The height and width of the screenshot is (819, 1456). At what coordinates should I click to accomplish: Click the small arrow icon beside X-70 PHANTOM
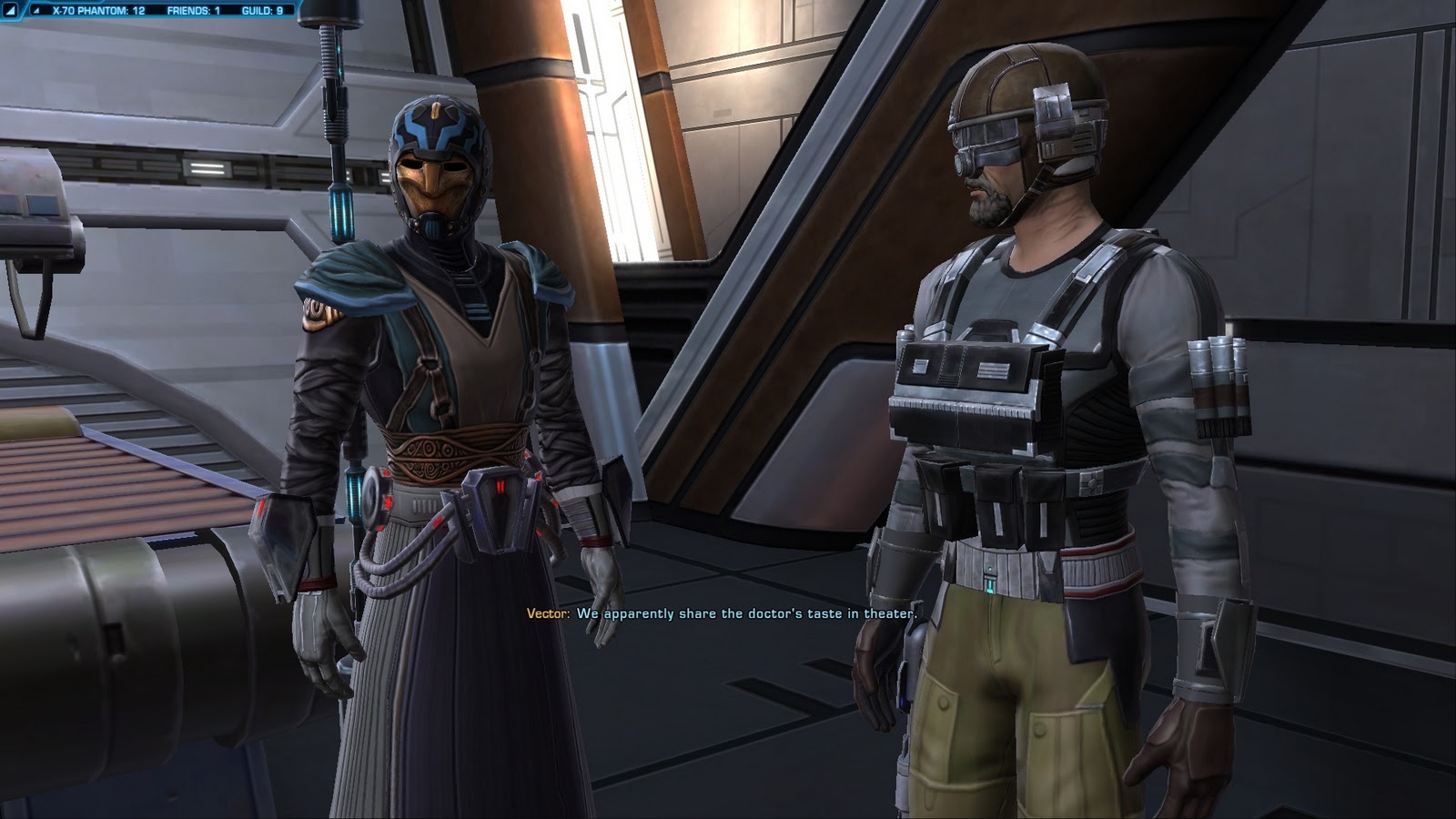pyautogui.click(x=35, y=11)
